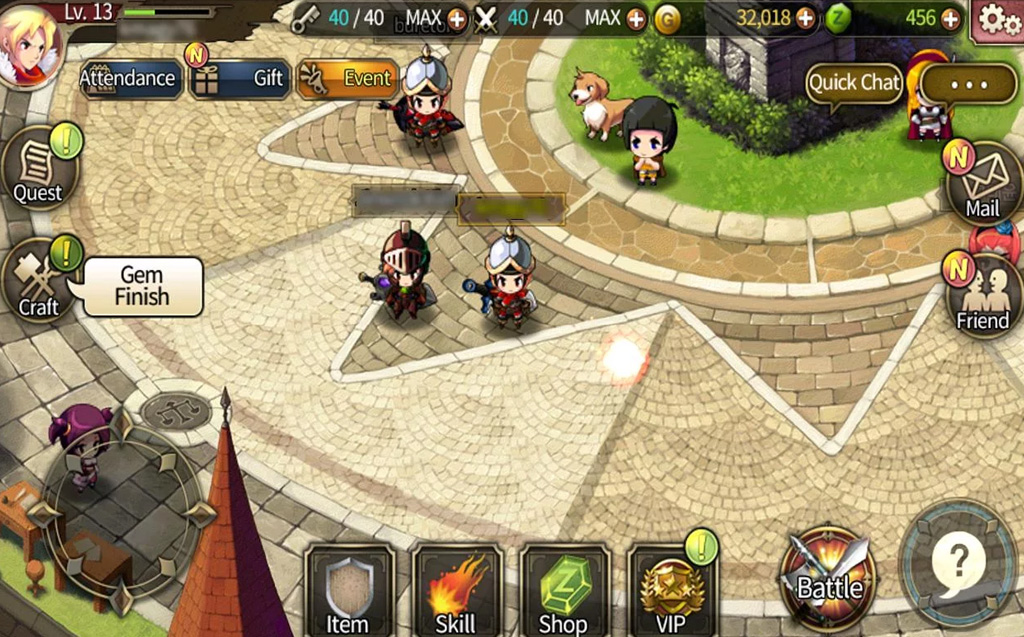This screenshot has height=637, width=1024.
Task: Add more gold with the plus button
Action: point(805,18)
